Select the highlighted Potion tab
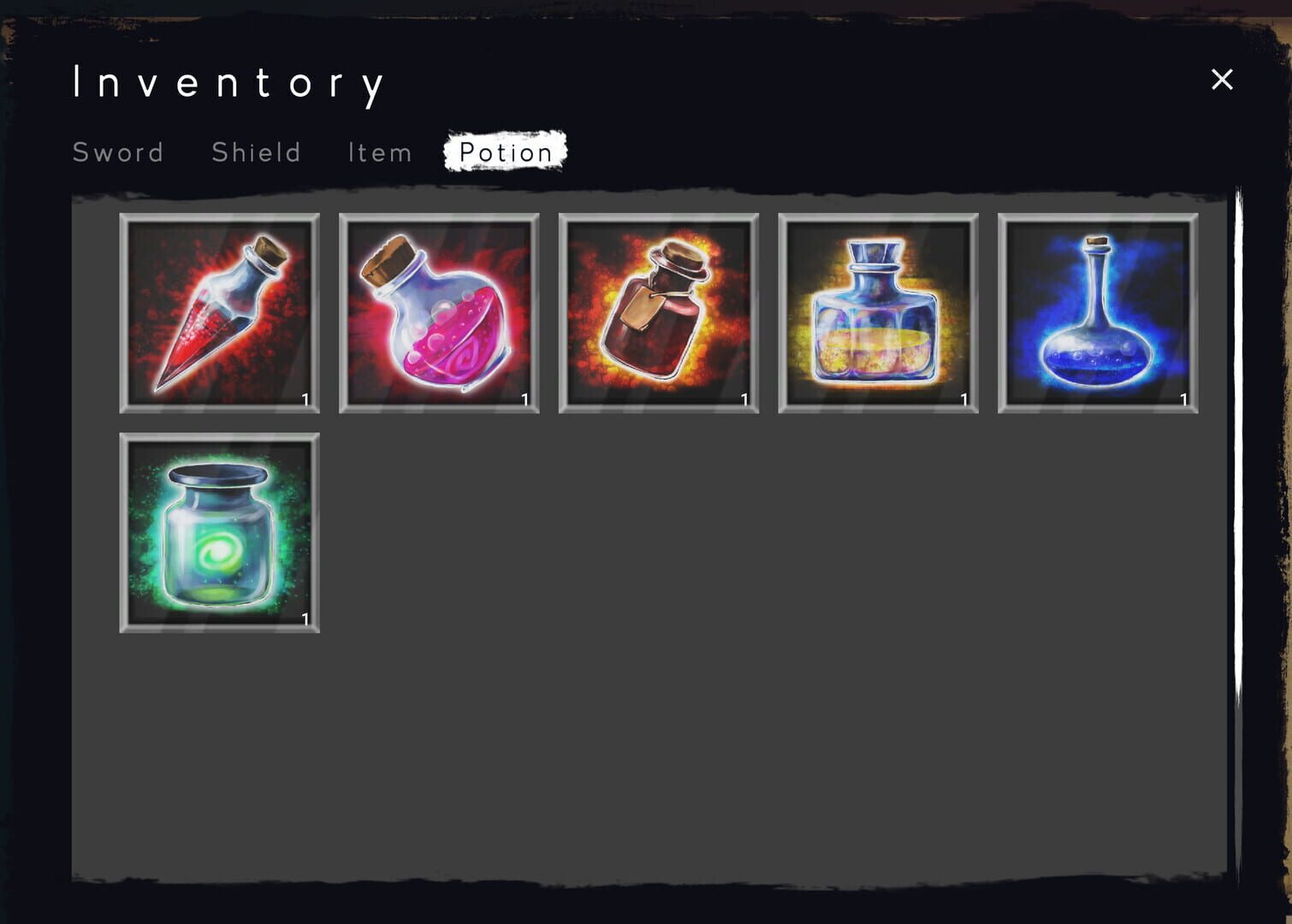Viewport: 1292px width, 924px height. (x=505, y=152)
